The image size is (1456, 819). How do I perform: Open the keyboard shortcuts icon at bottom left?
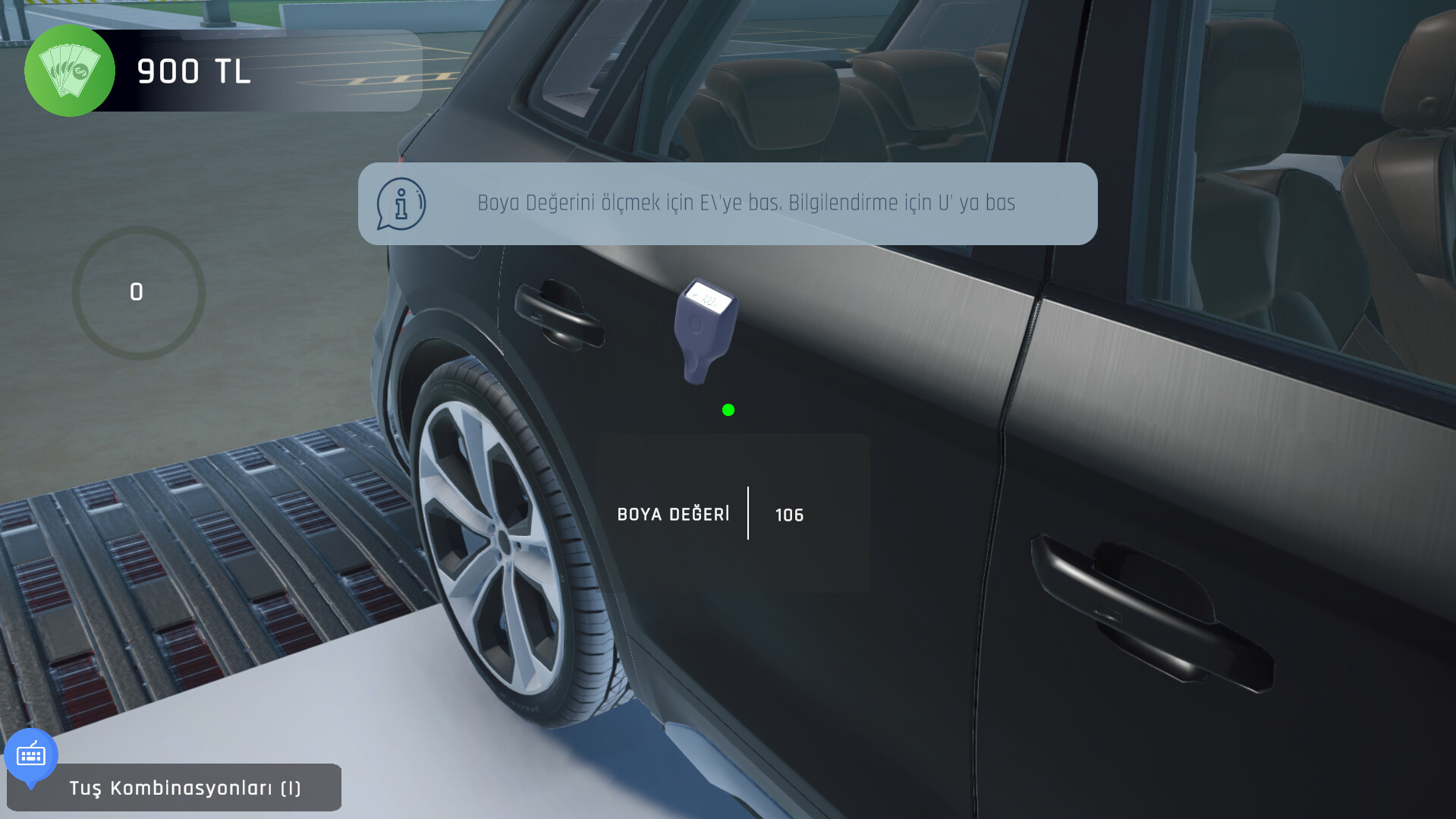(x=30, y=755)
